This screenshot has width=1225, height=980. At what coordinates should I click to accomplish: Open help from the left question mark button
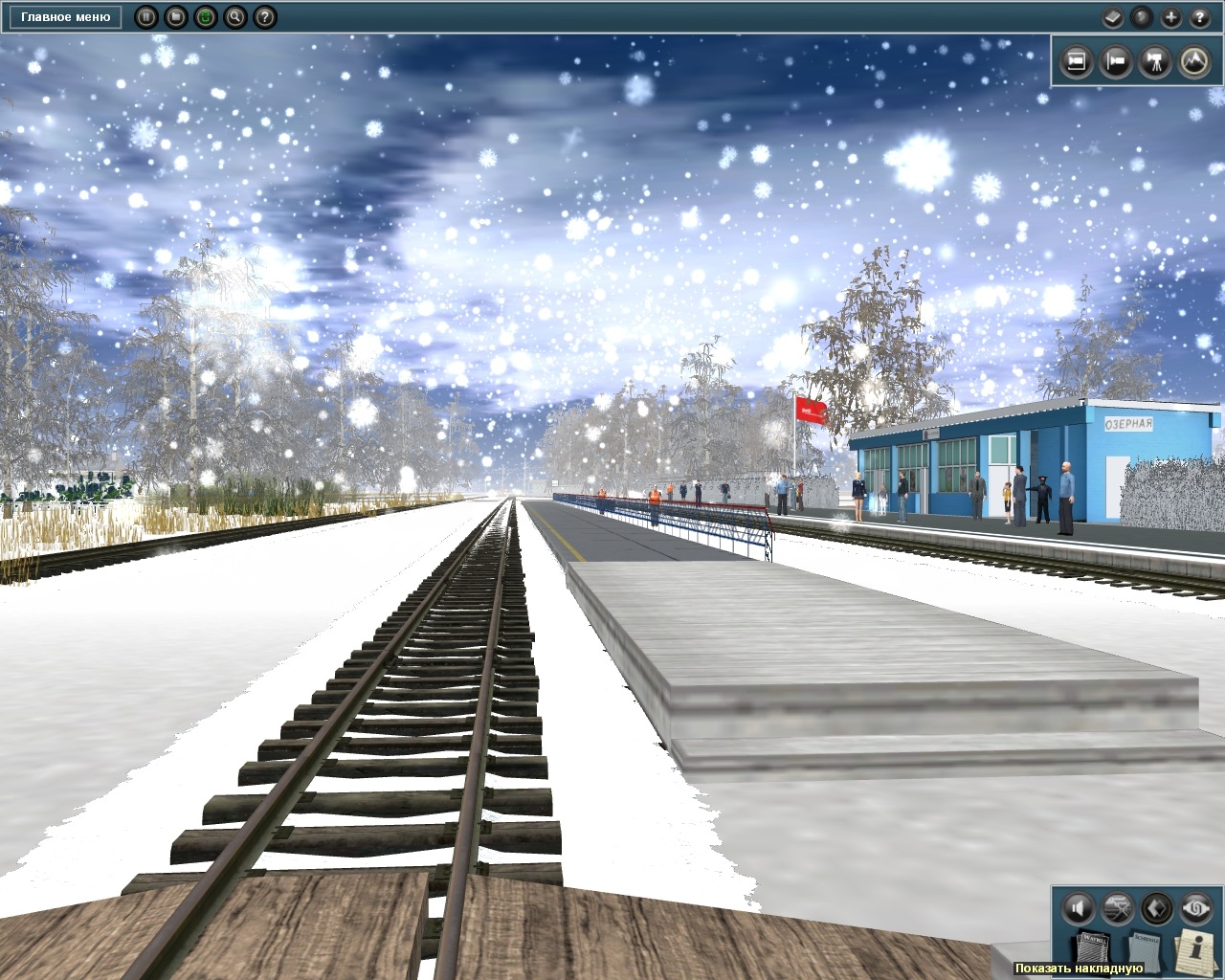pyautogui.click(x=265, y=17)
